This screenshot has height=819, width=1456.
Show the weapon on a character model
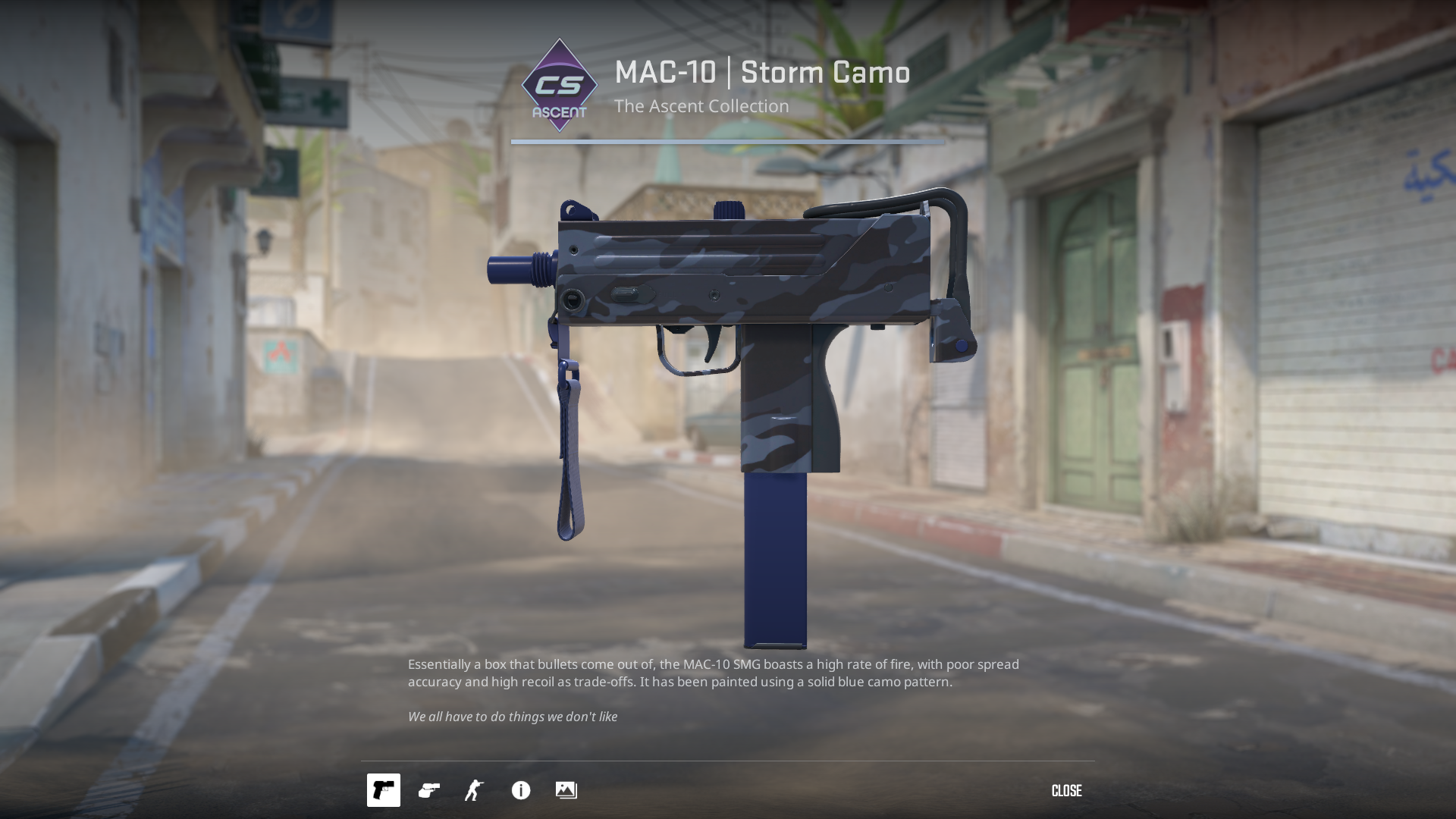[x=475, y=790]
